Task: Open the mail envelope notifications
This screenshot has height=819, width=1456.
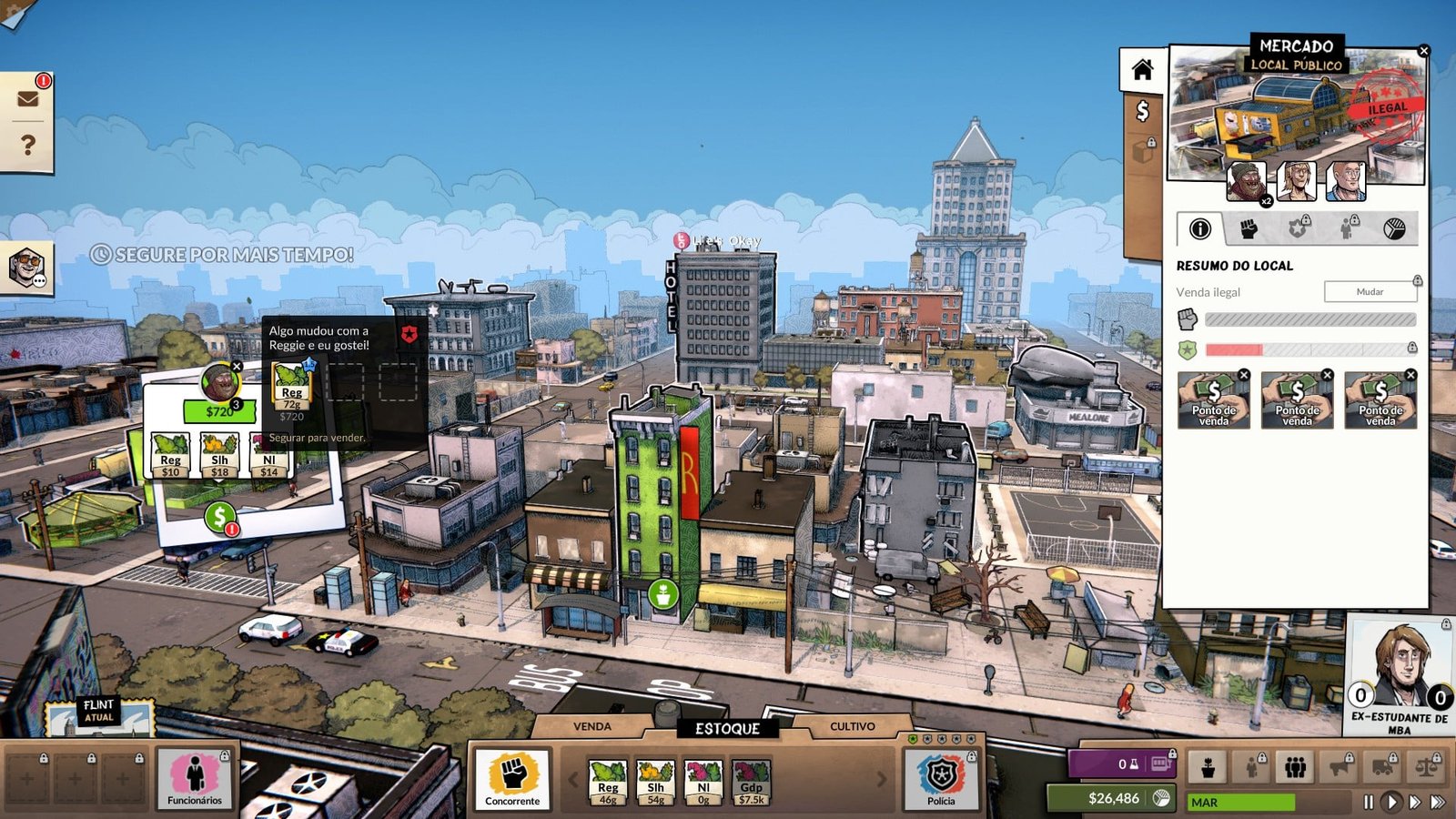Action: pyautogui.click(x=28, y=98)
